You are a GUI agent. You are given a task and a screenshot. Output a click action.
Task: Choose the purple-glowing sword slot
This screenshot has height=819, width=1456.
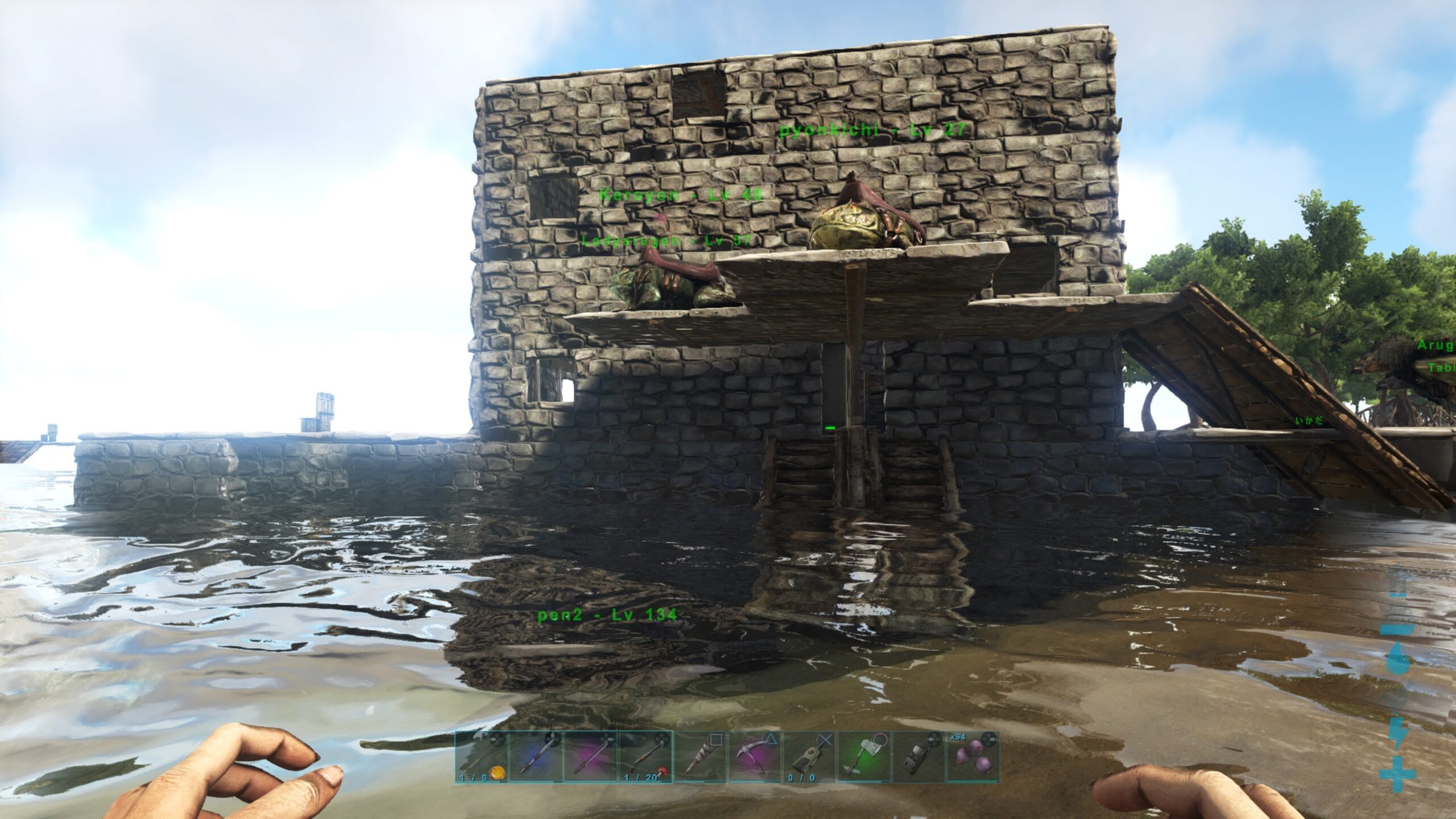pos(590,757)
